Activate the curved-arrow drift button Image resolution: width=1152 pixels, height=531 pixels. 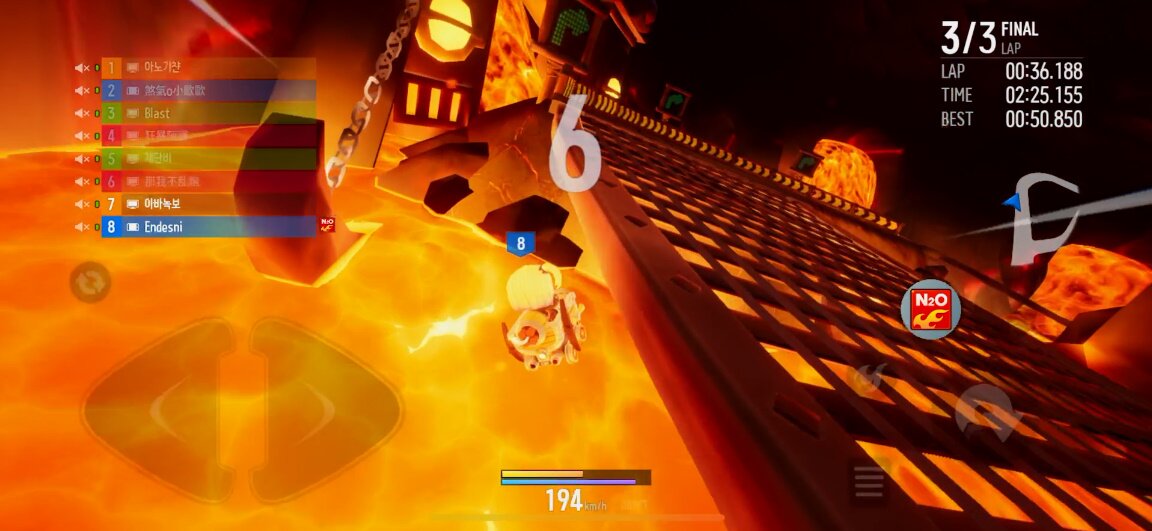click(987, 411)
